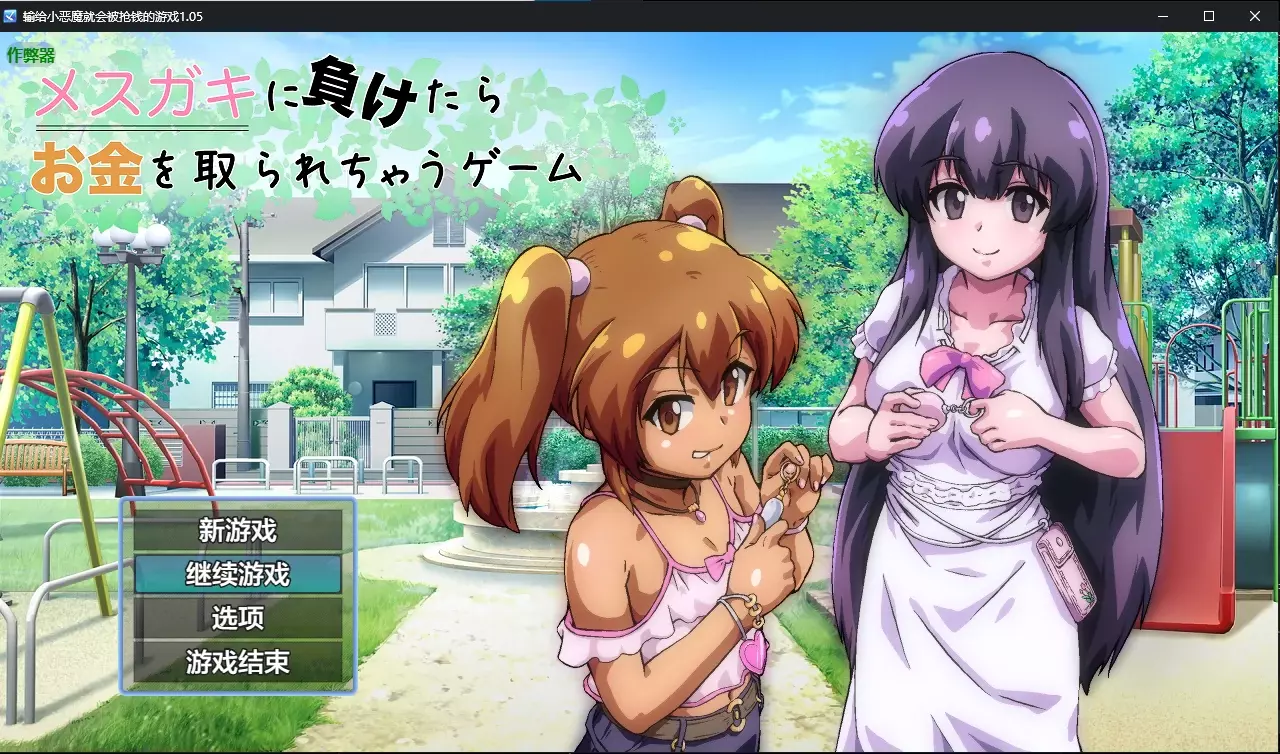Close the game window

pyautogui.click(x=1255, y=16)
